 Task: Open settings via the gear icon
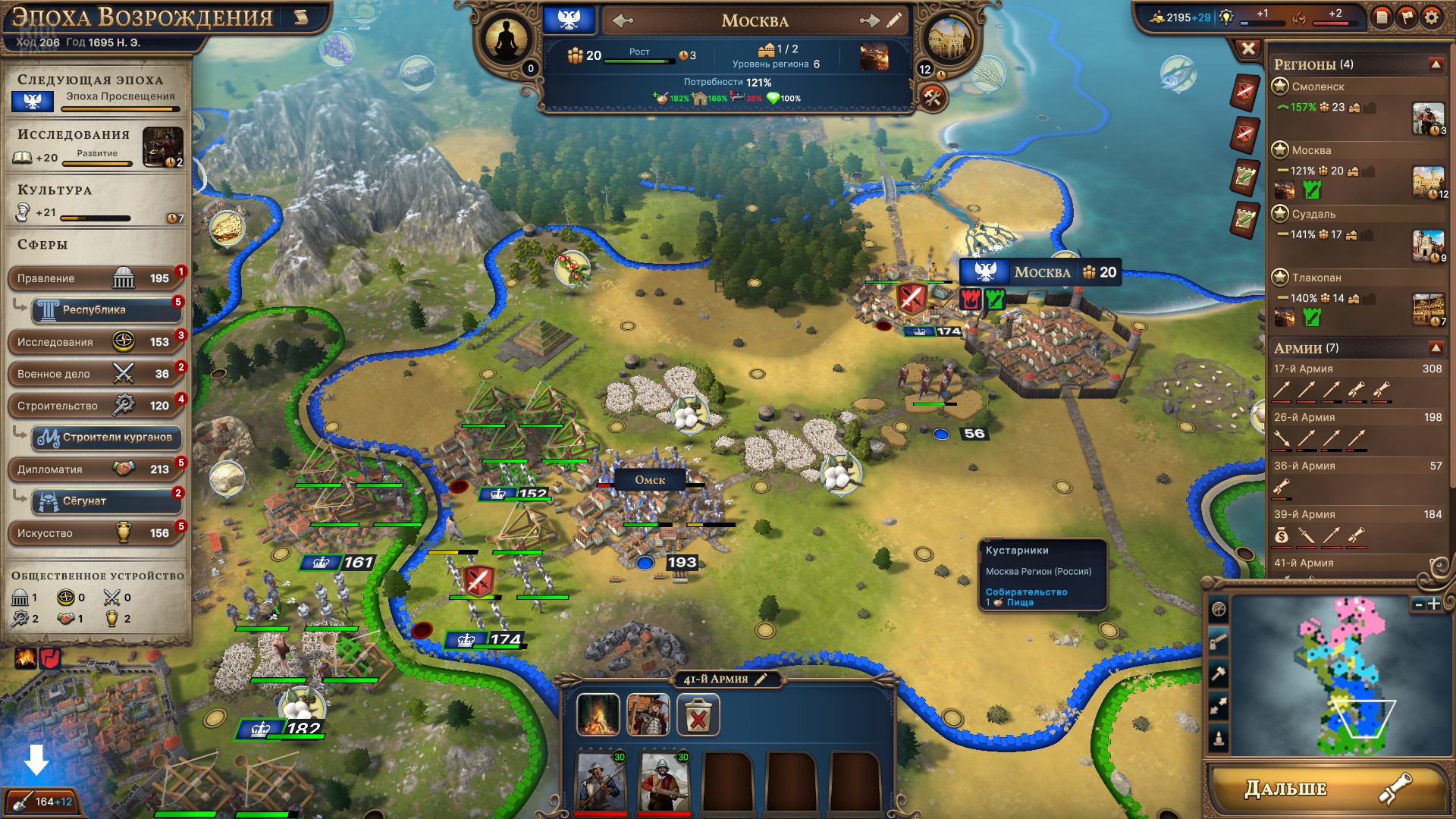[1431, 17]
